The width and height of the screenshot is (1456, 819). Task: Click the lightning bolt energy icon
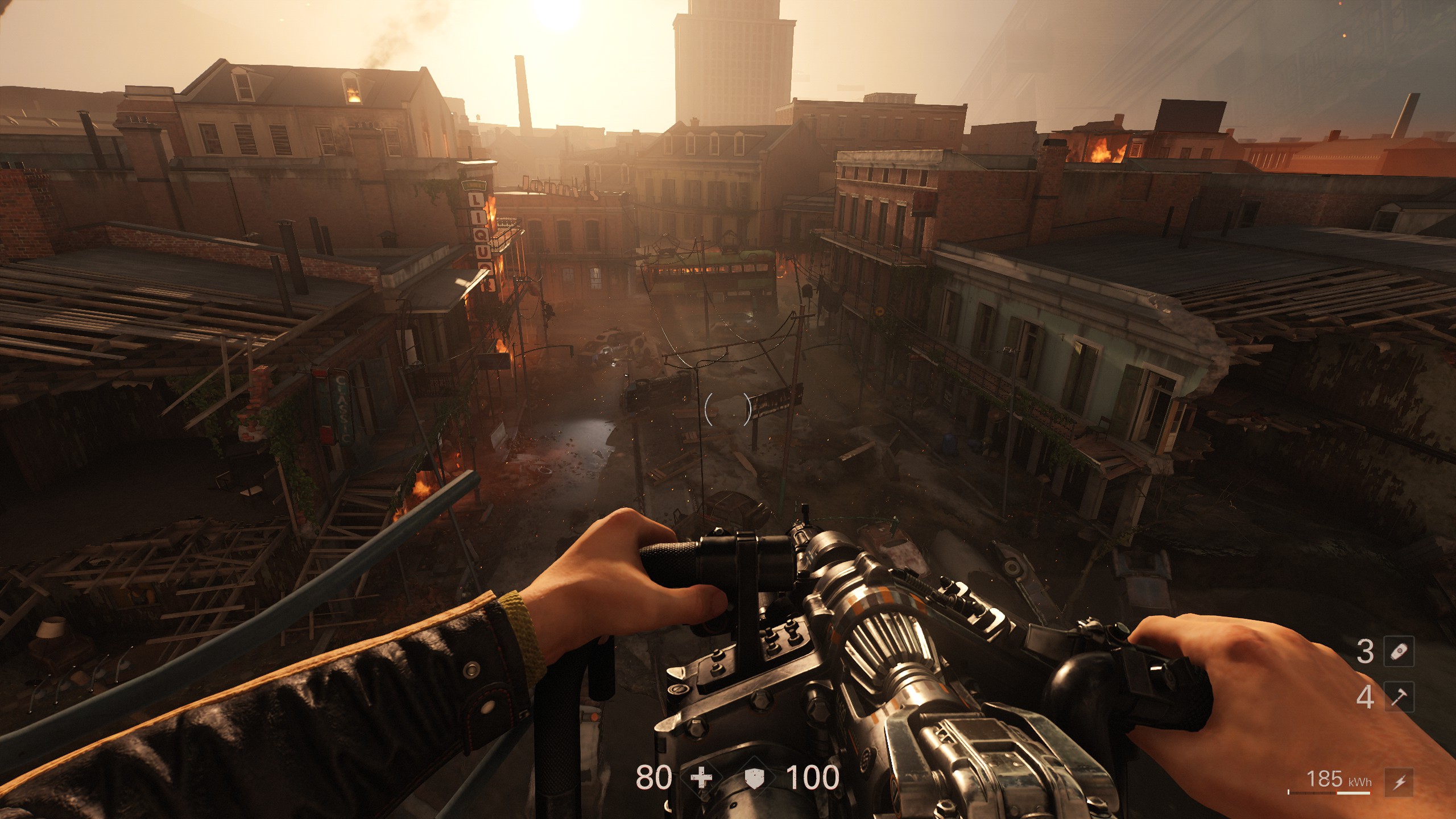1399,782
